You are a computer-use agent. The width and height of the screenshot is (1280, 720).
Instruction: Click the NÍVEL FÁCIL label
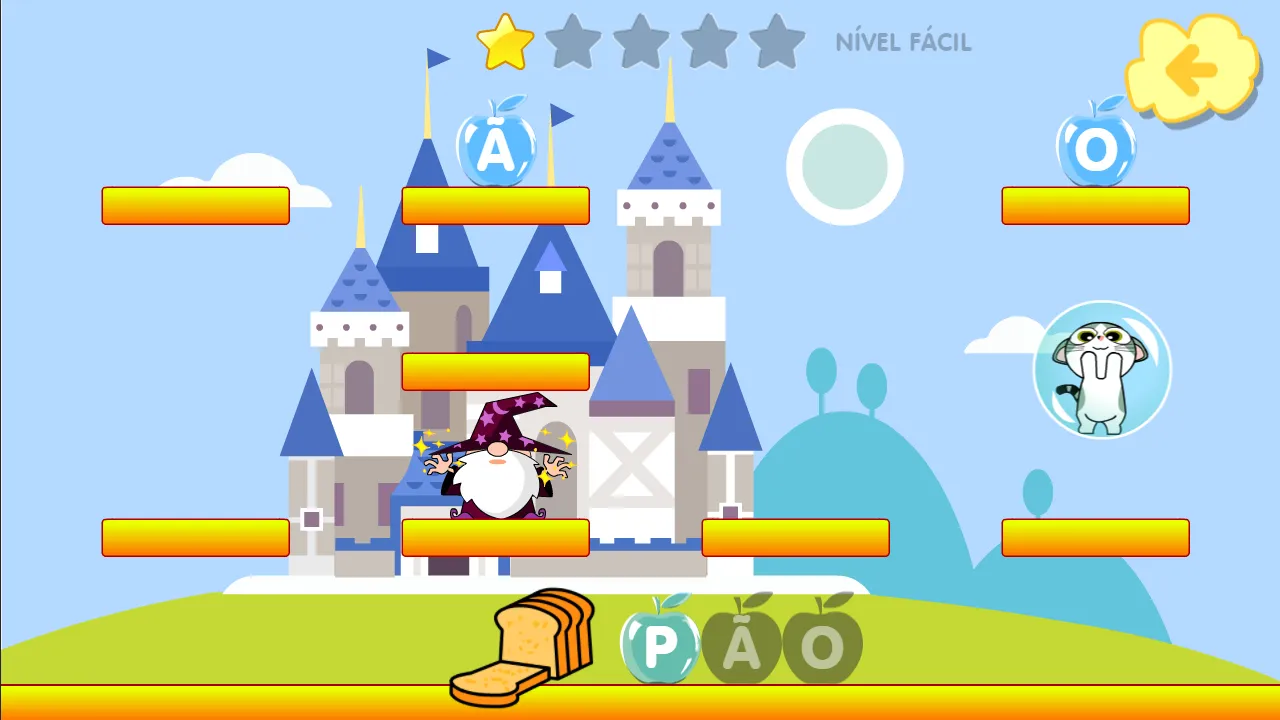coord(903,42)
